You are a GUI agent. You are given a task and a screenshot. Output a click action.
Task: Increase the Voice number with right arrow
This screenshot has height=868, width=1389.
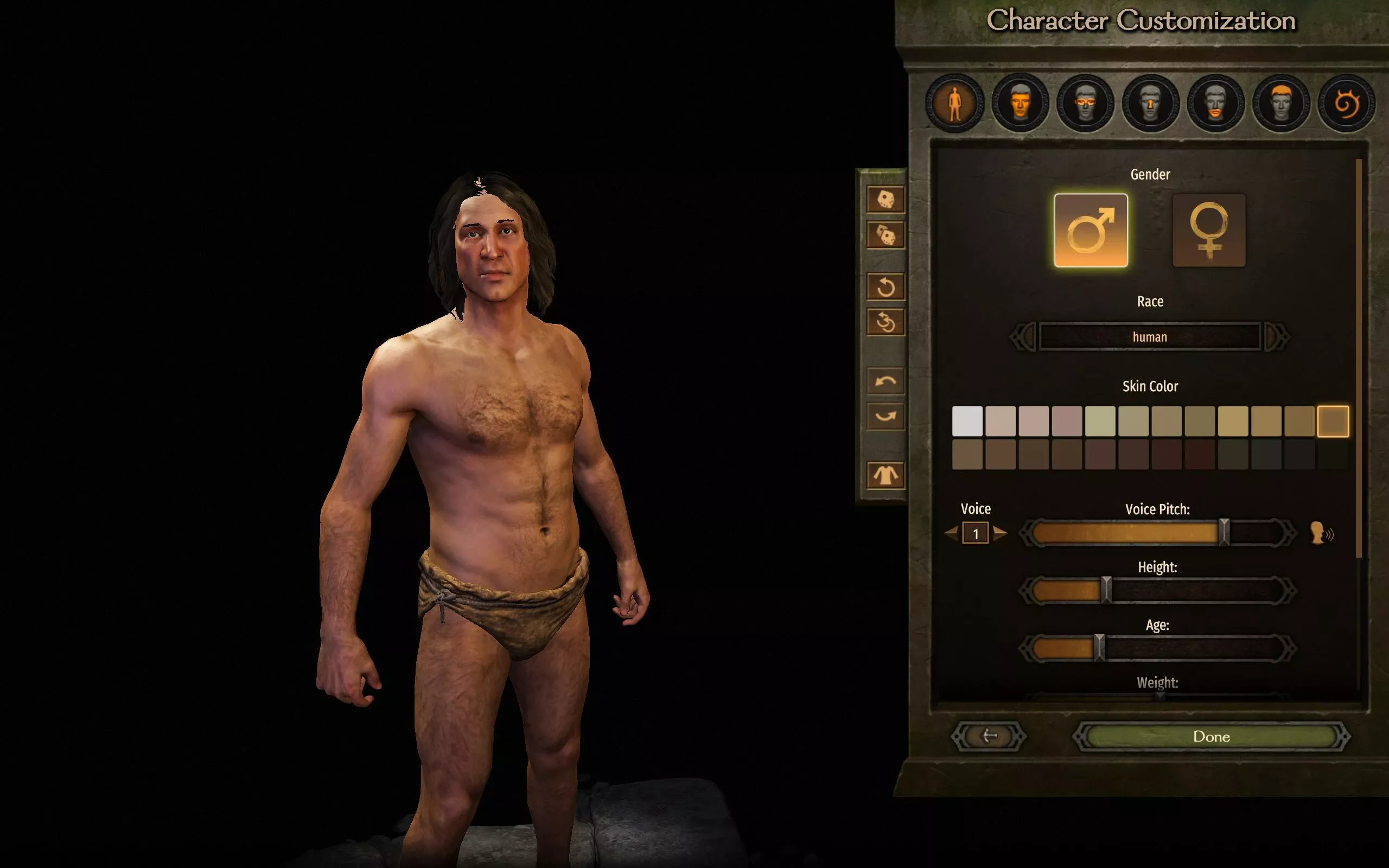coord(999,533)
